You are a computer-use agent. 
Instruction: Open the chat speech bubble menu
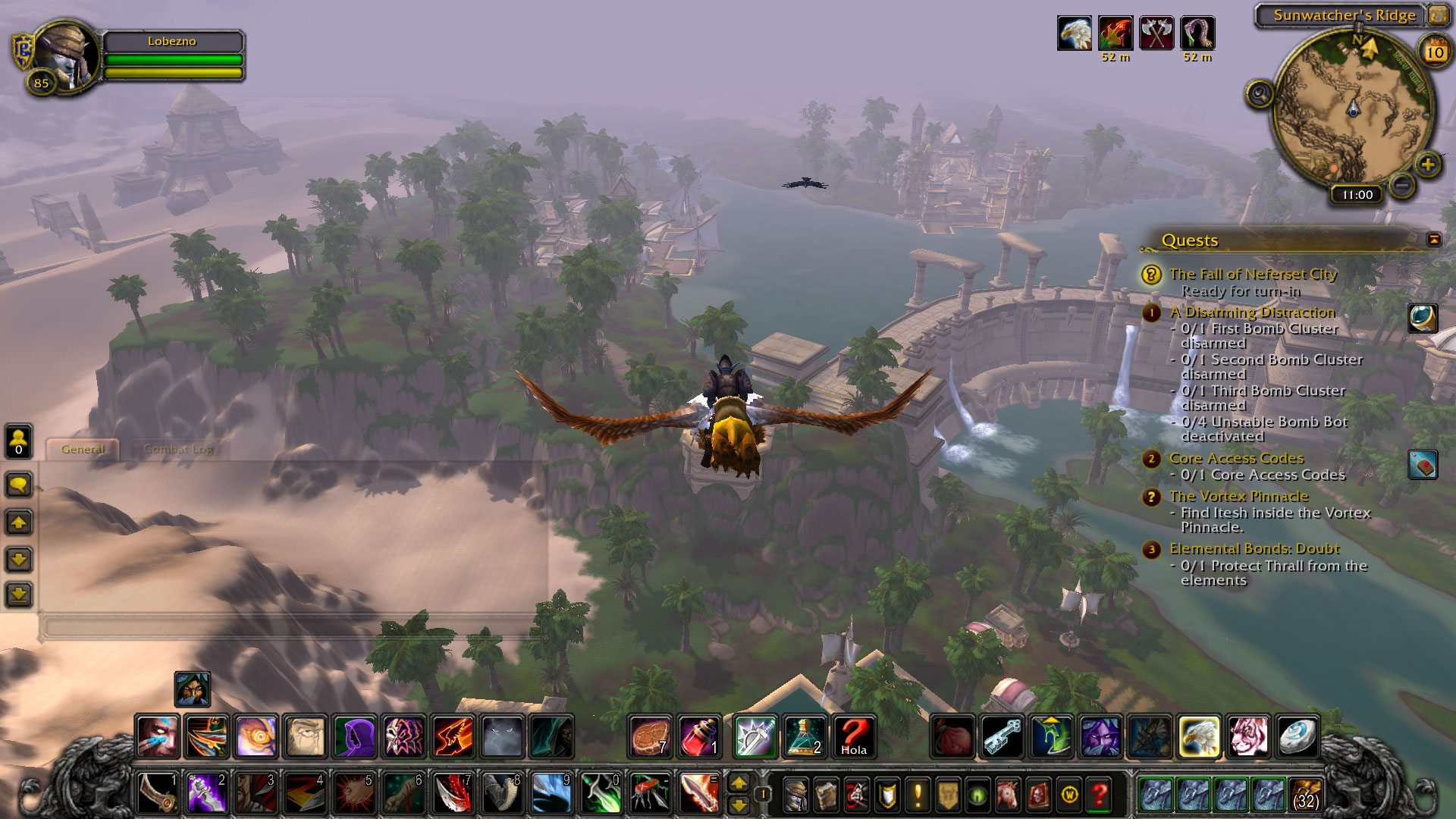tap(19, 485)
